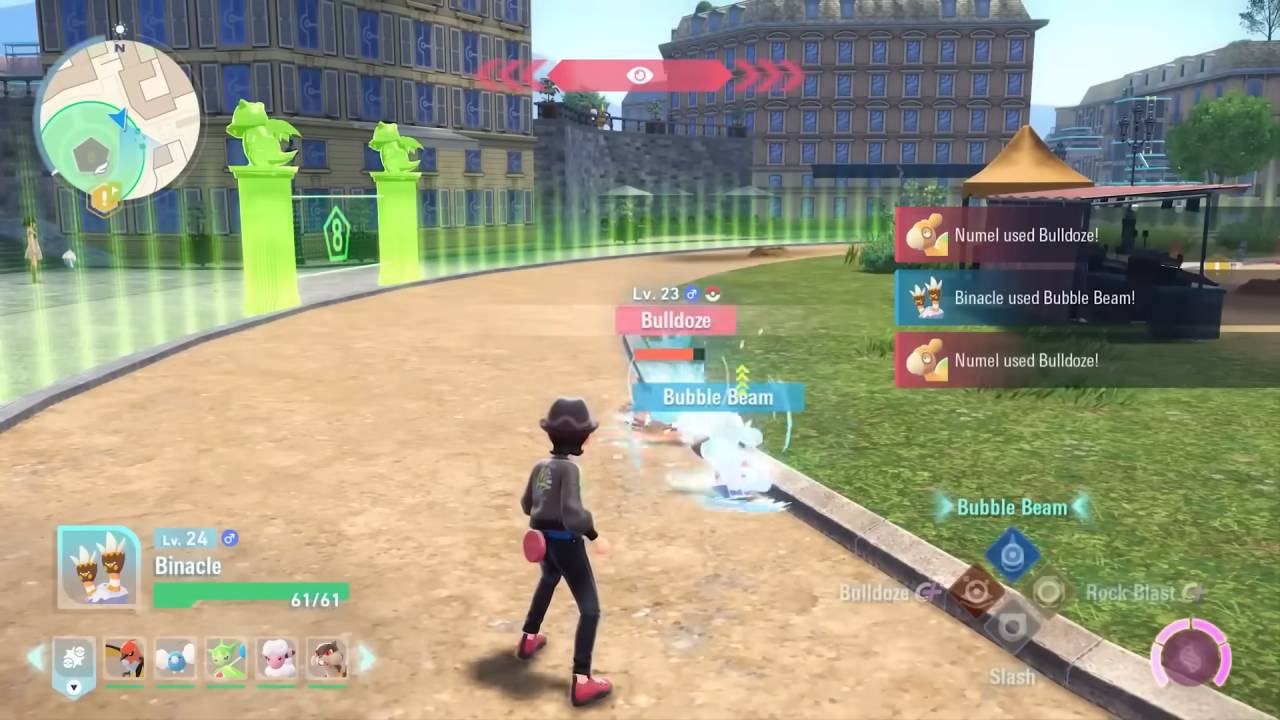Select the Rock Blast move icon
1280x720 pixels.
point(1048,593)
